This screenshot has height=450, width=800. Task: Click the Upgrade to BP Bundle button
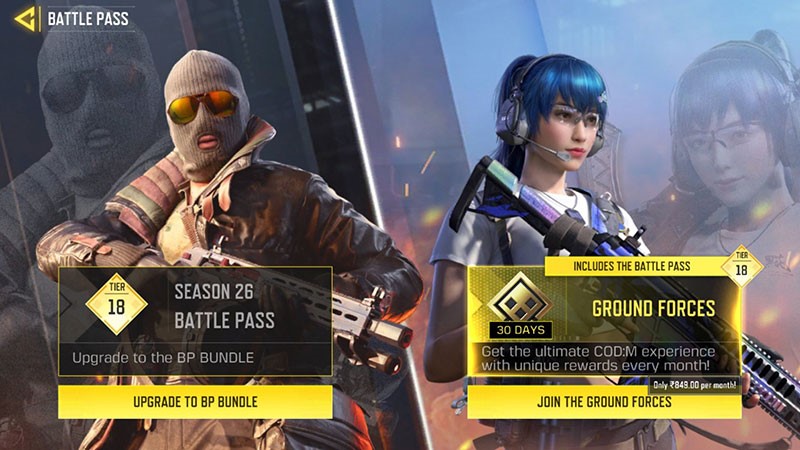pyautogui.click(x=195, y=402)
